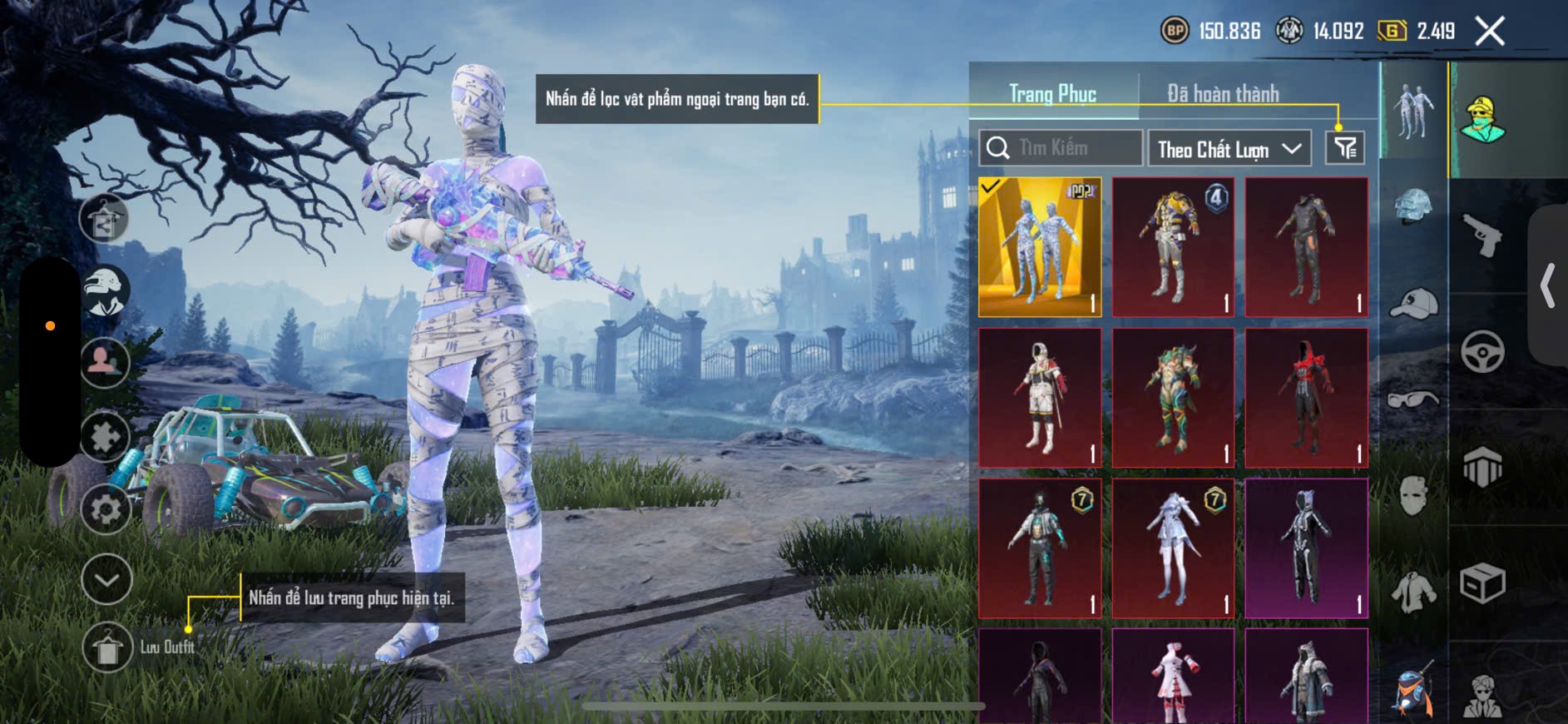
Task: Open the cap headwear category
Action: (x=1413, y=304)
